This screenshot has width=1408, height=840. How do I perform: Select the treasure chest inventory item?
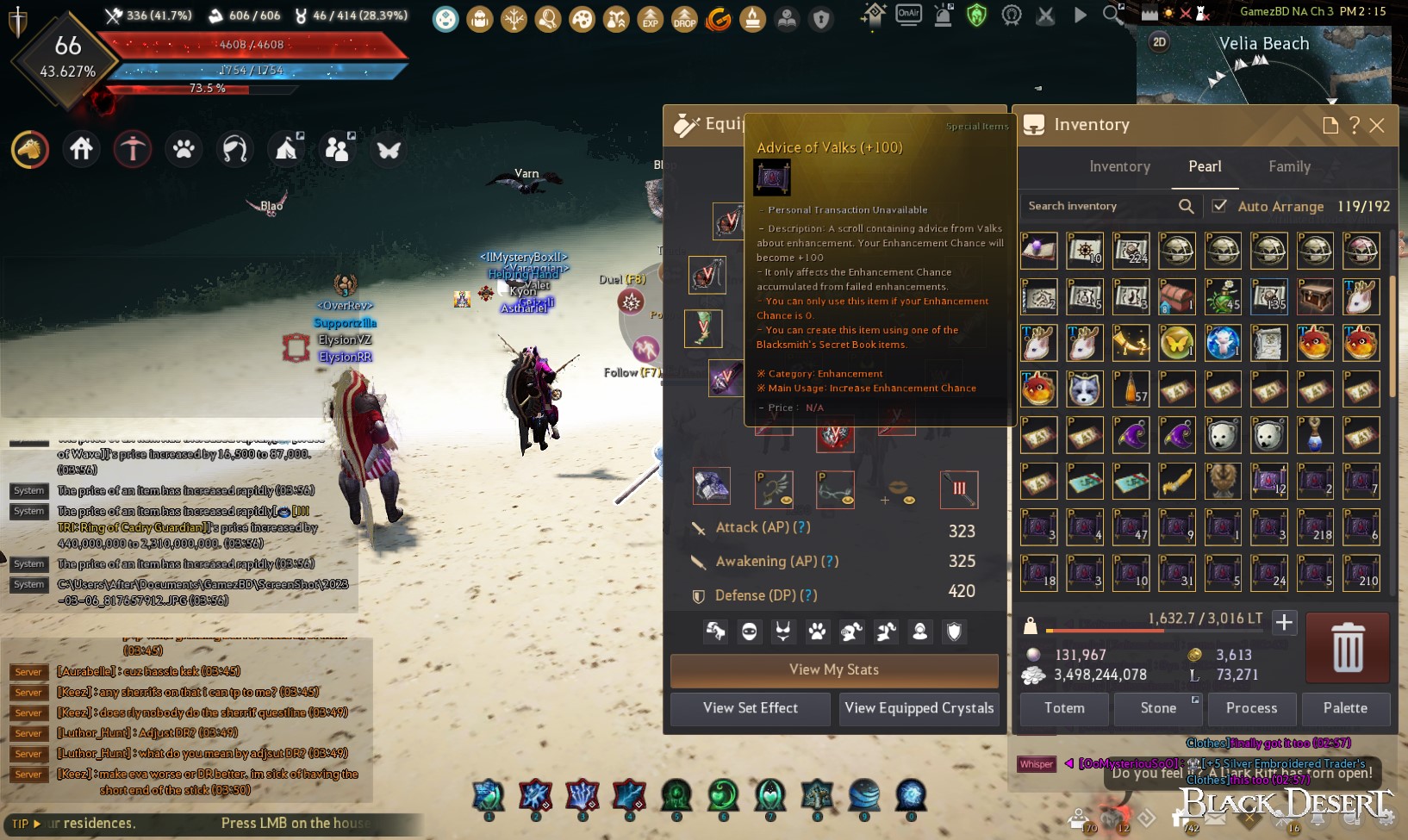click(x=1315, y=297)
